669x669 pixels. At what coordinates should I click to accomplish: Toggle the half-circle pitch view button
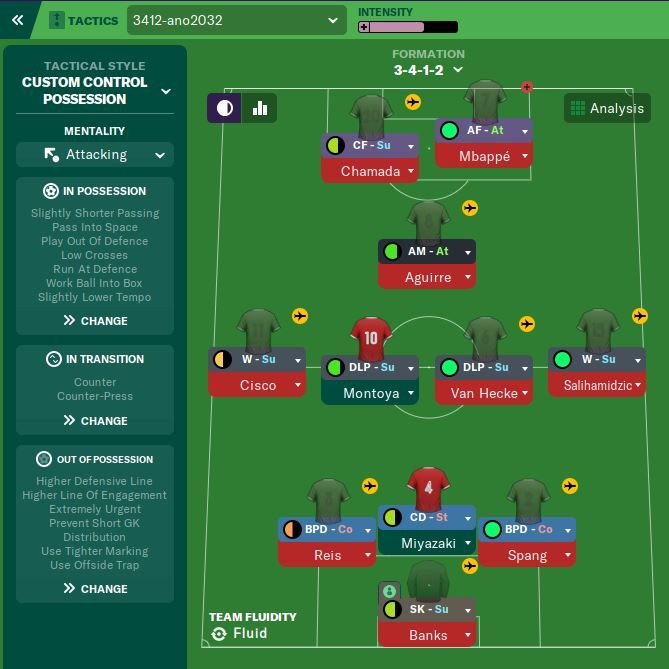(224, 108)
